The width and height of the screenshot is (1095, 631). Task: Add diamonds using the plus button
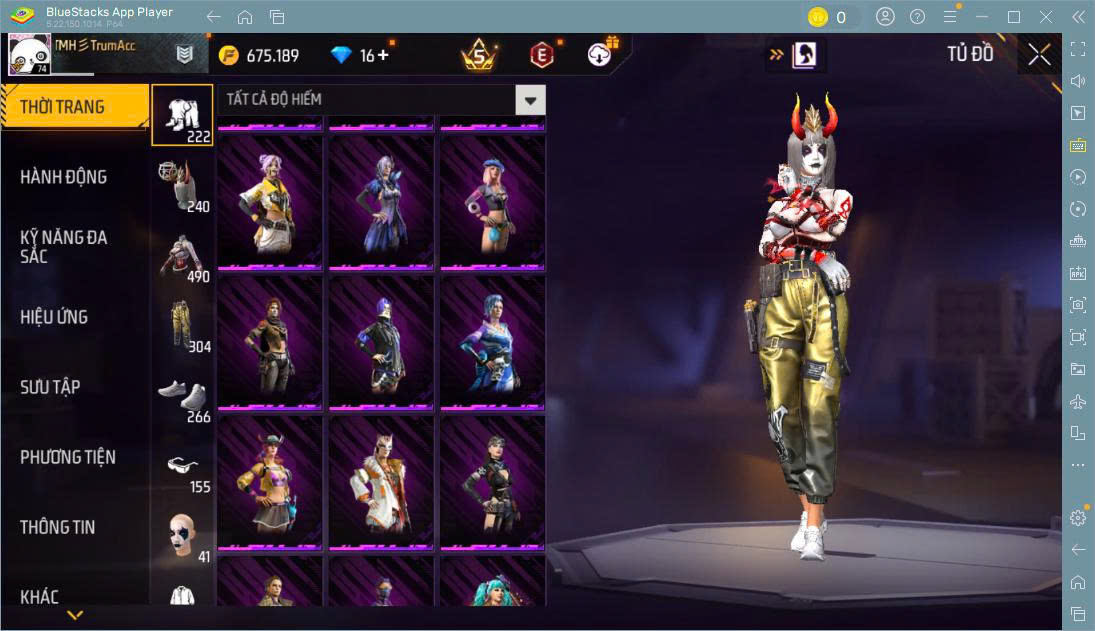tap(382, 55)
